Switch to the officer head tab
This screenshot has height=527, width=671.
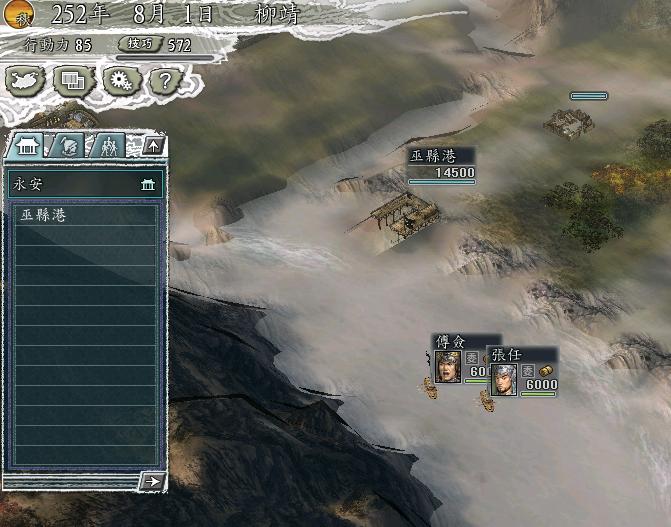65,146
